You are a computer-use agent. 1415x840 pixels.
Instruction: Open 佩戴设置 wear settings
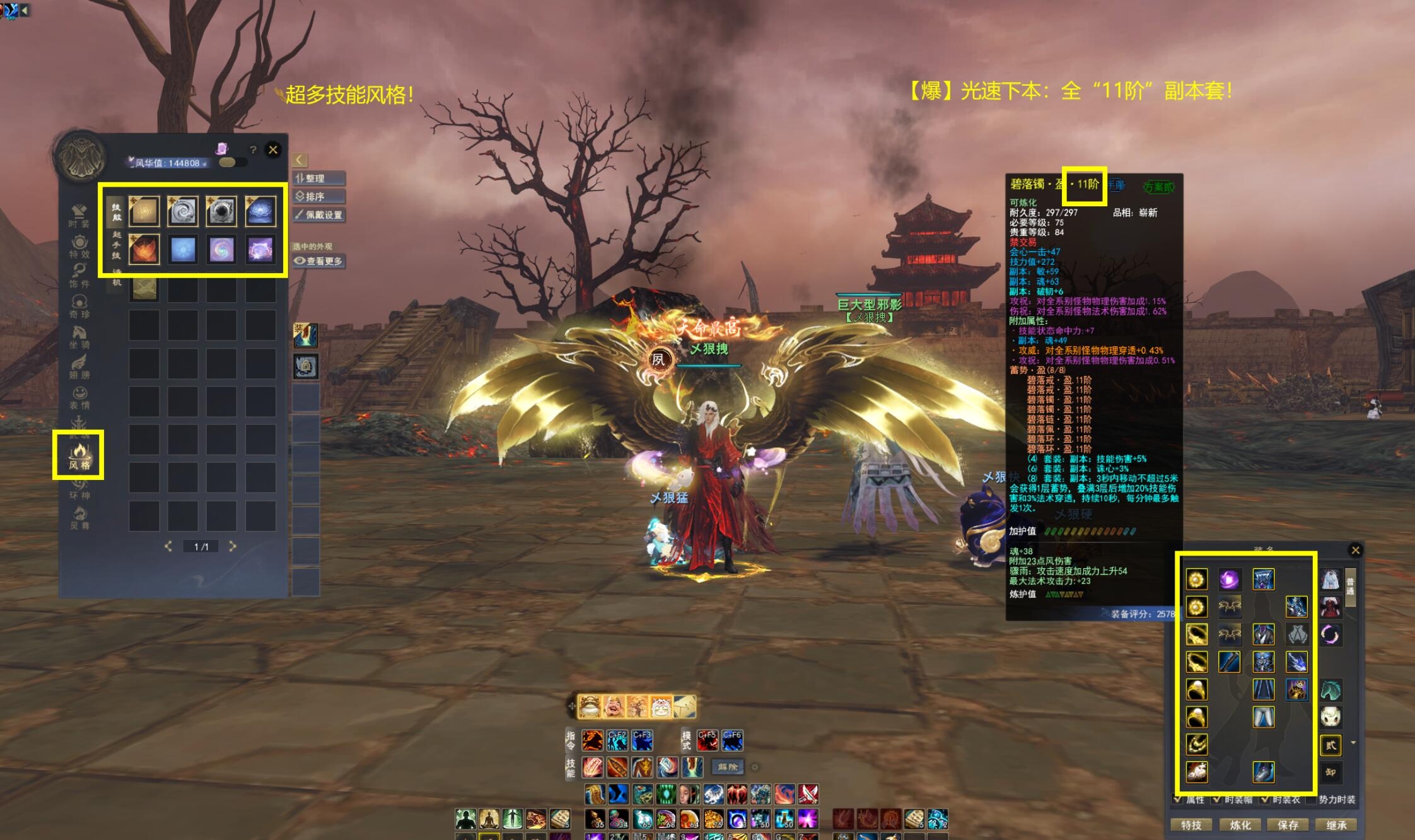click(318, 215)
